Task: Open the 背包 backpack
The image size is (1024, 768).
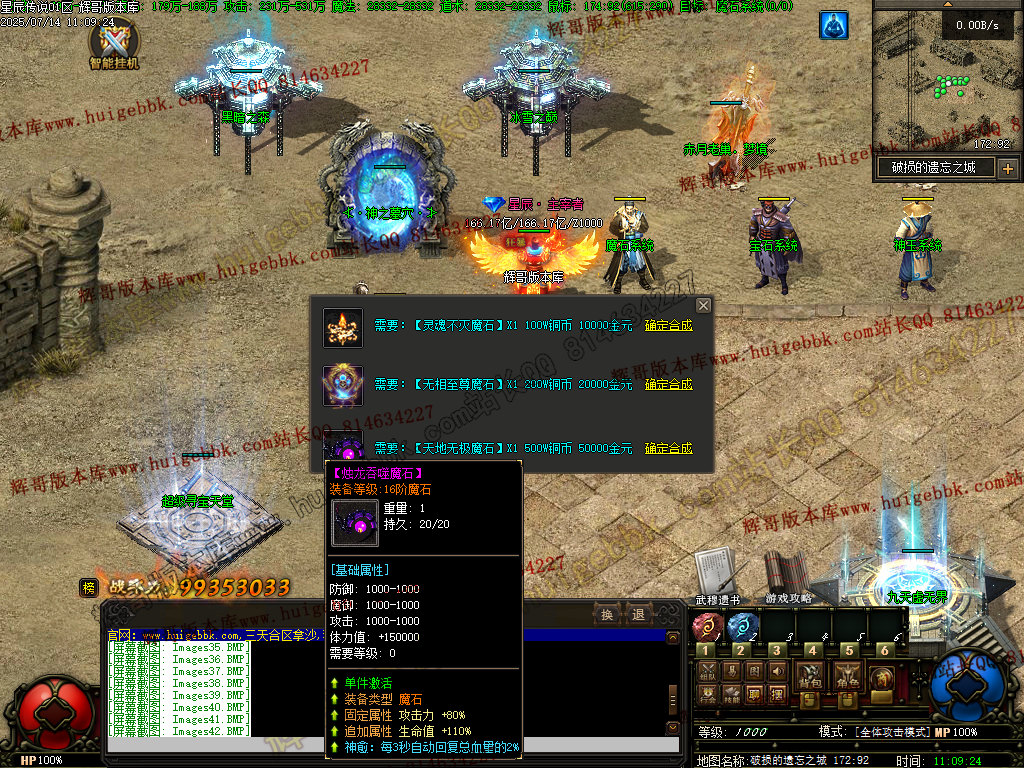Action: [x=809, y=677]
